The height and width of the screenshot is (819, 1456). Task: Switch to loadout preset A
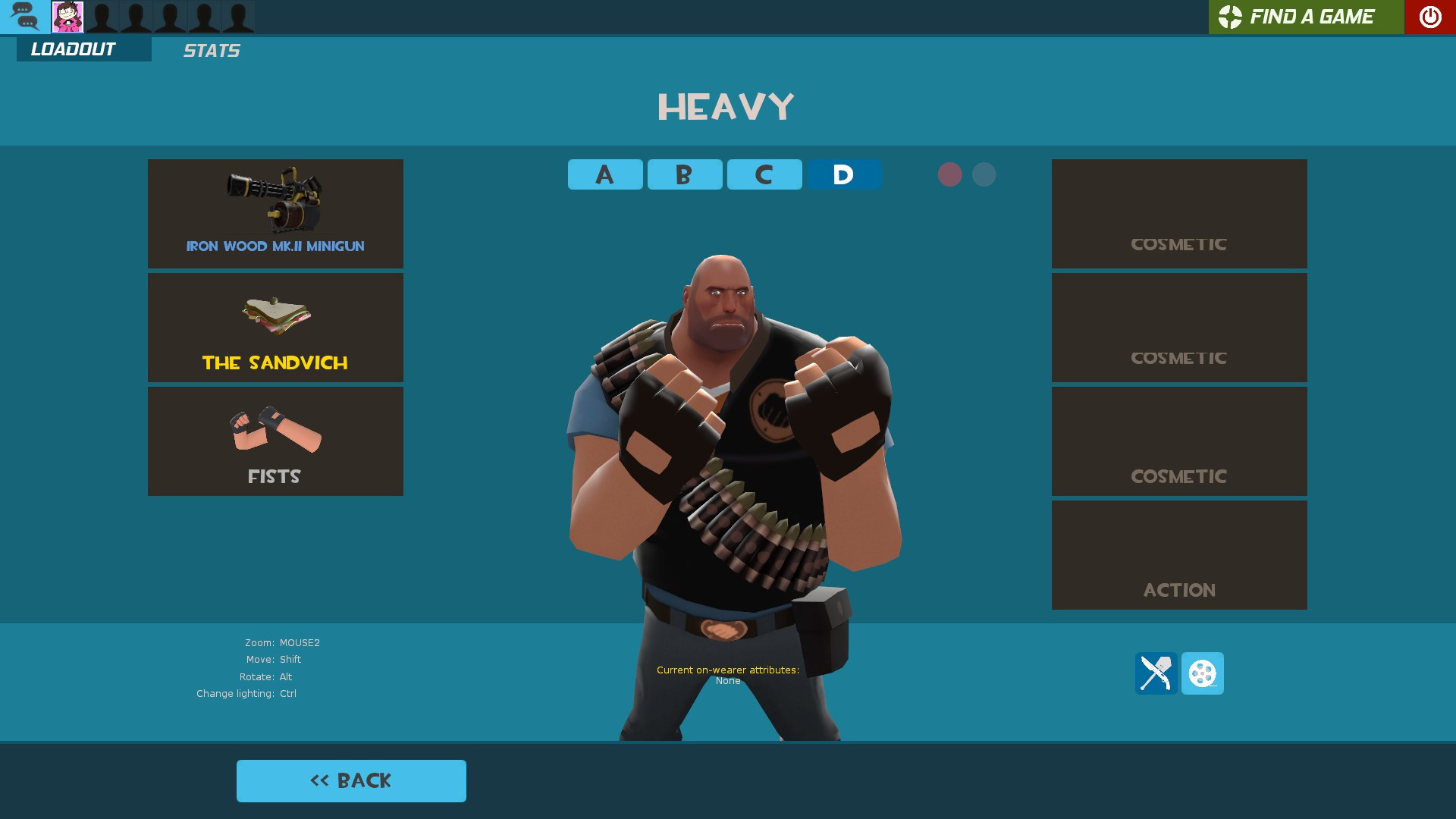point(604,174)
